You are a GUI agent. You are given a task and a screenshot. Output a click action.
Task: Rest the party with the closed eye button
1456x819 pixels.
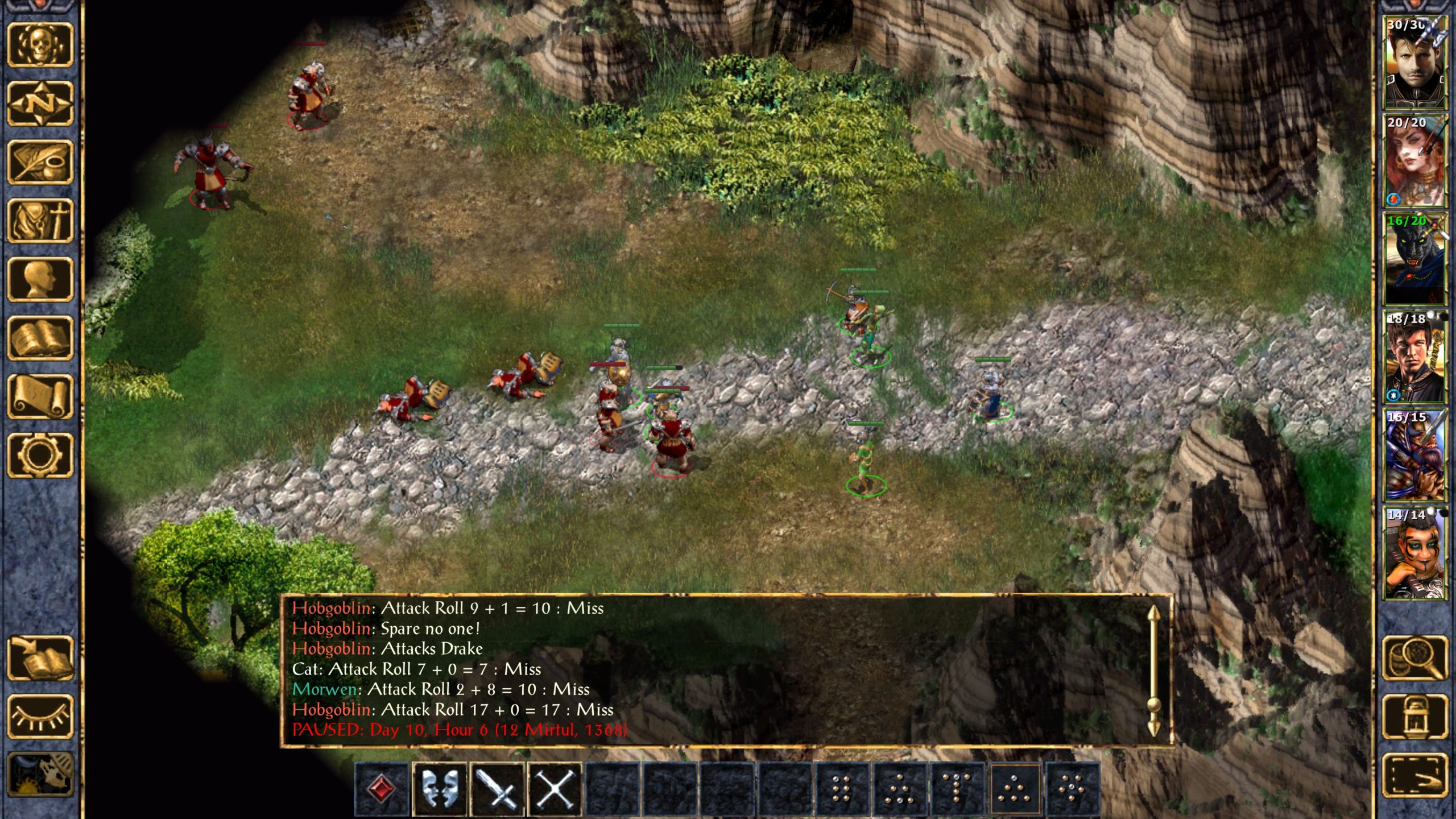click(40, 717)
